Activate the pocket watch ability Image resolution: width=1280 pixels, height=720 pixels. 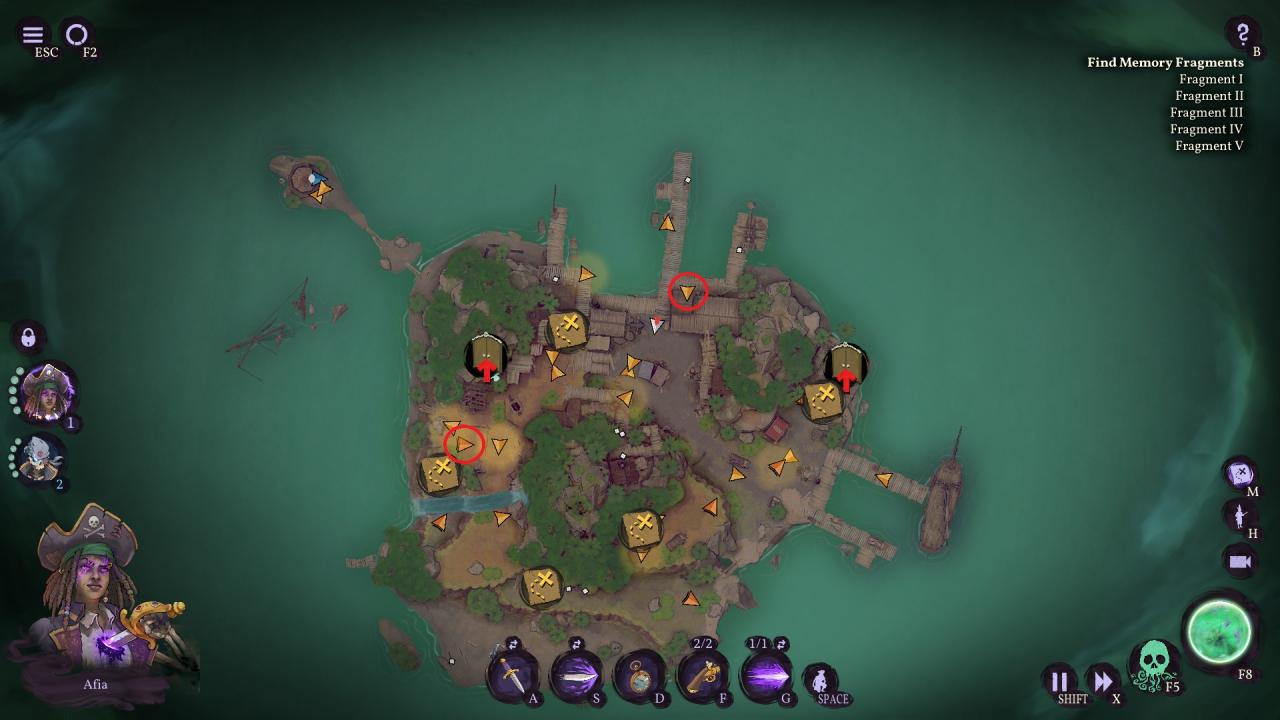point(640,676)
